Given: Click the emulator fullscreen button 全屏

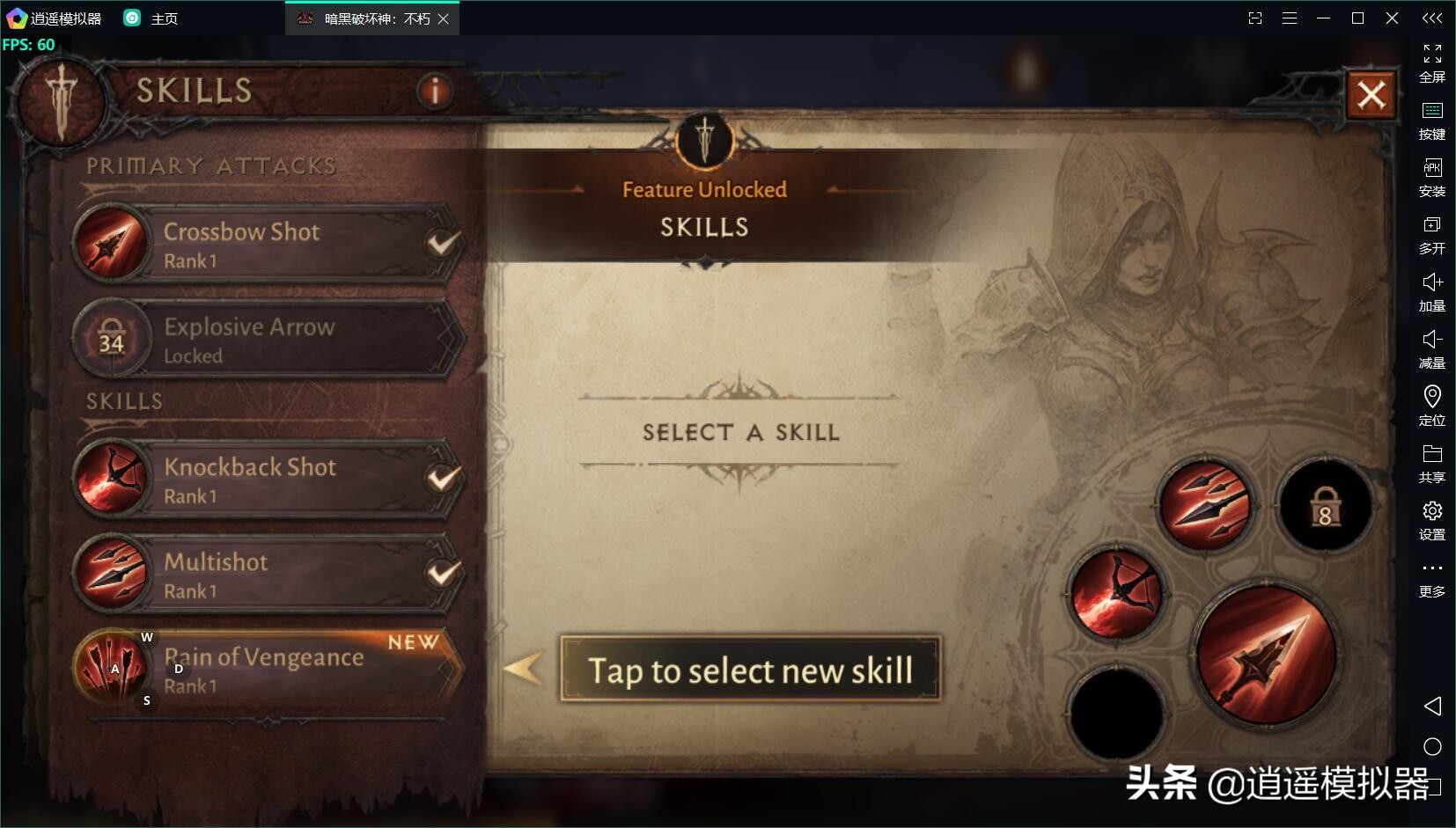Looking at the screenshot, I should [x=1432, y=63].
